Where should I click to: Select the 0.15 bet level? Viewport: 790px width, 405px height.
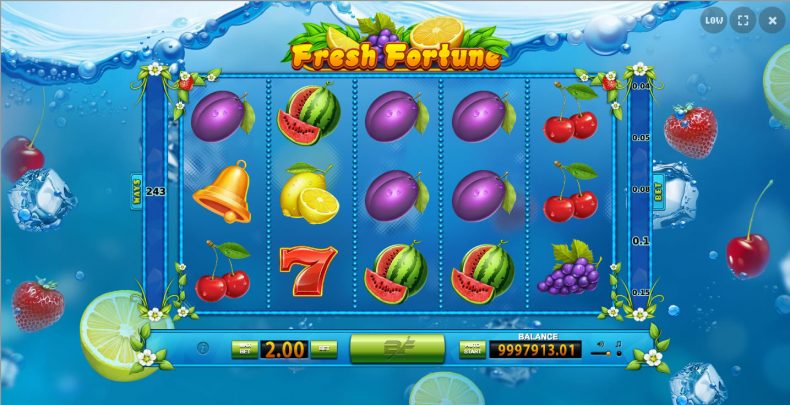click(641, 292)
